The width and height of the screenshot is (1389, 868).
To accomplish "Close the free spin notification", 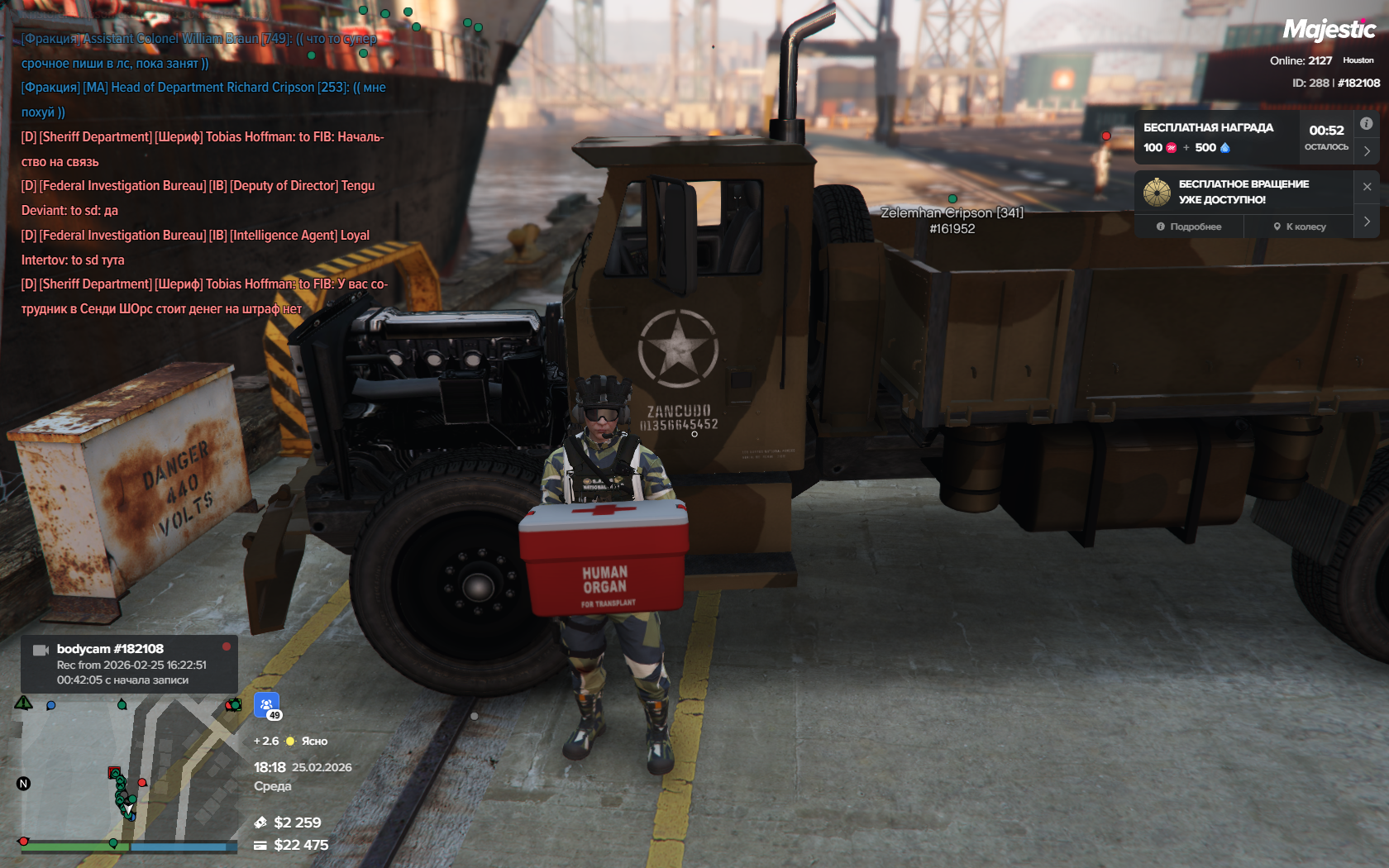I will 1367,187.
